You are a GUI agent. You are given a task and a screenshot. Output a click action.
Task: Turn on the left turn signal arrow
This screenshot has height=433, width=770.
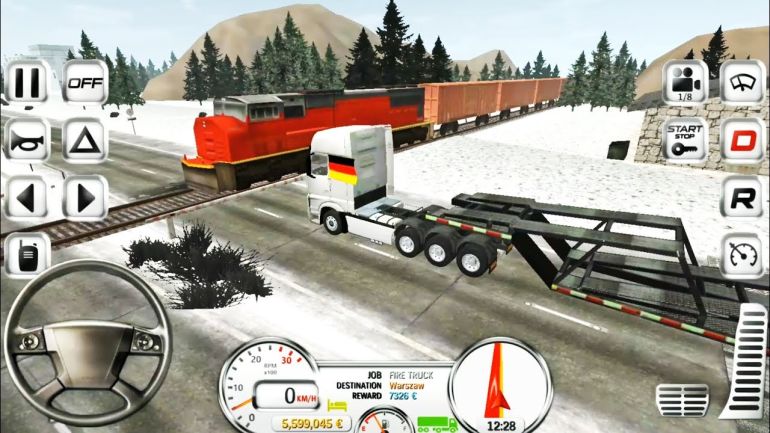click(26, 198)
